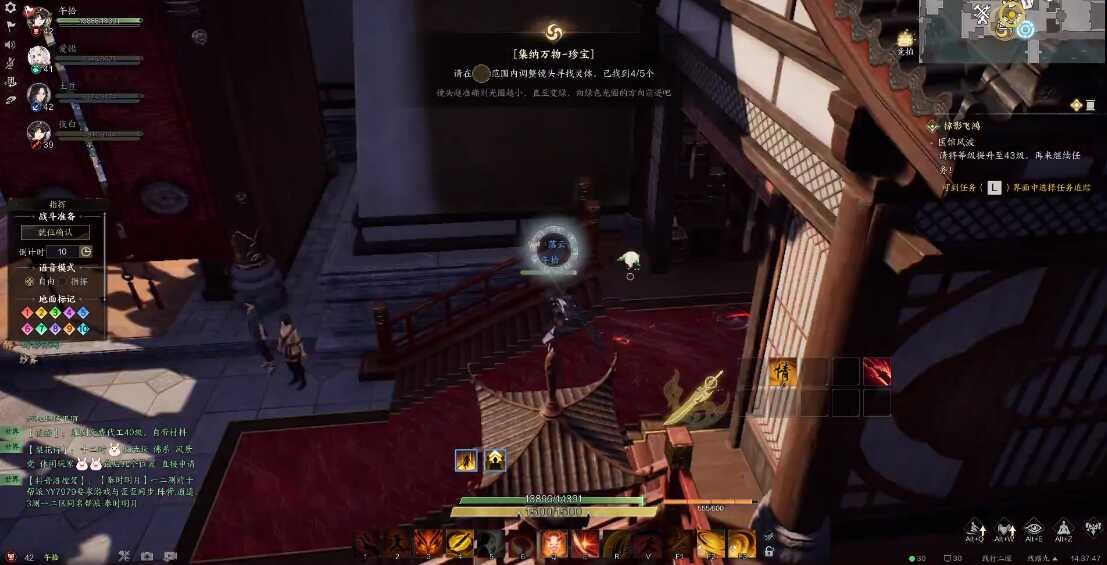
Task: Select the 自由 voice mode option
Action: 37,281
